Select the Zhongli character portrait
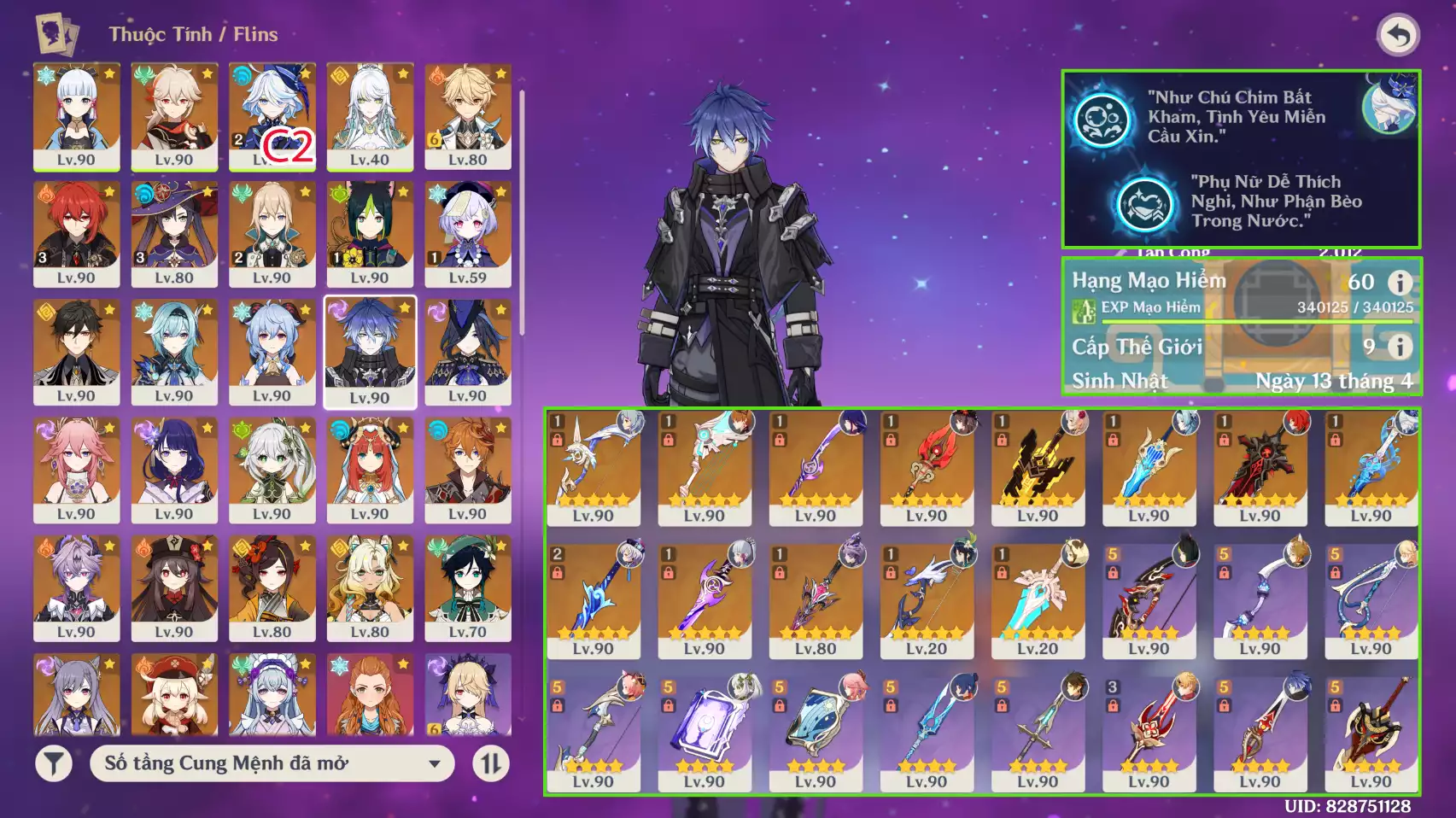The width and height of the screenshot is (1456, 818). [x=76, y=351]
